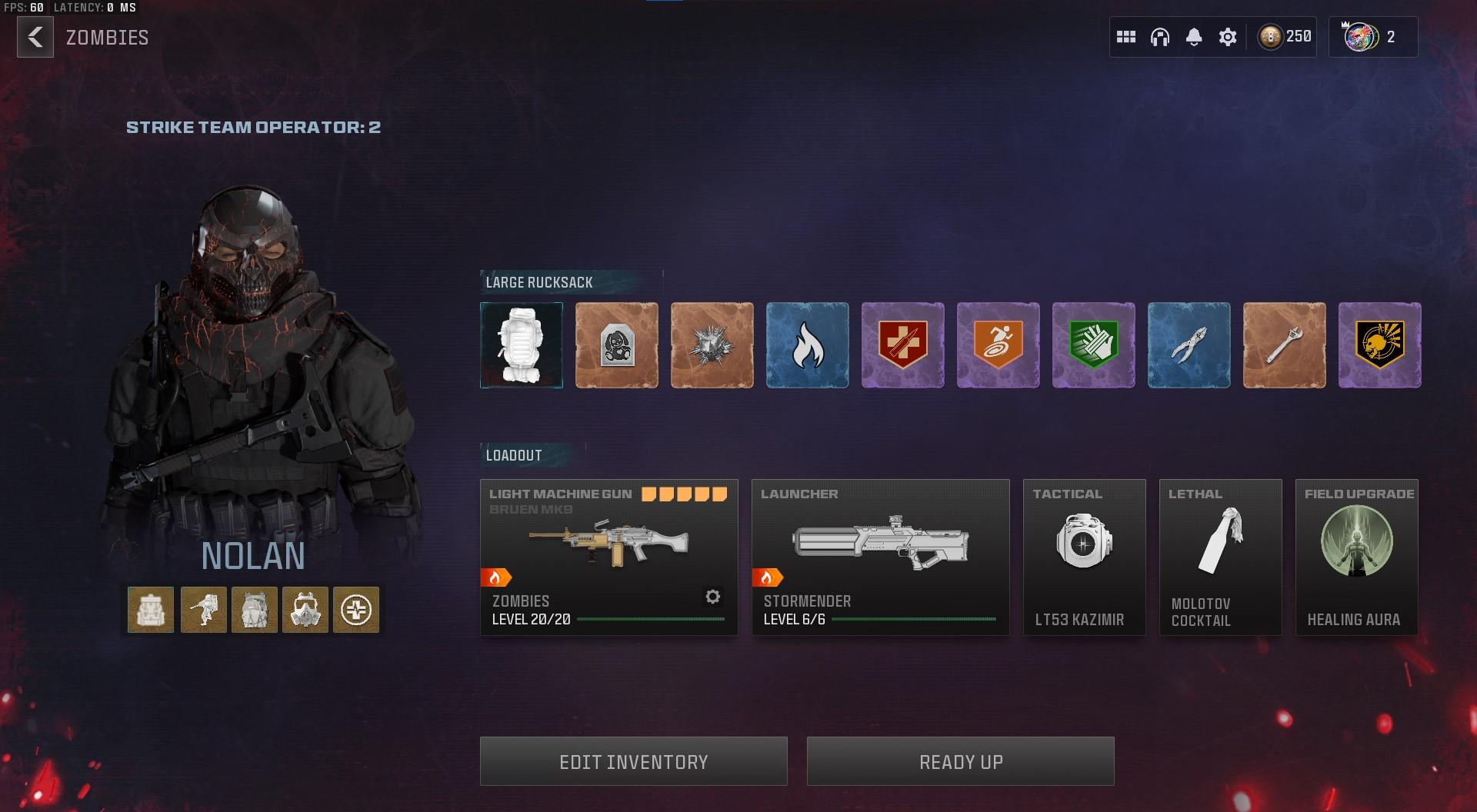Click the headset audio icon
Screen dimensions: 1477x812
[1161, 36]
